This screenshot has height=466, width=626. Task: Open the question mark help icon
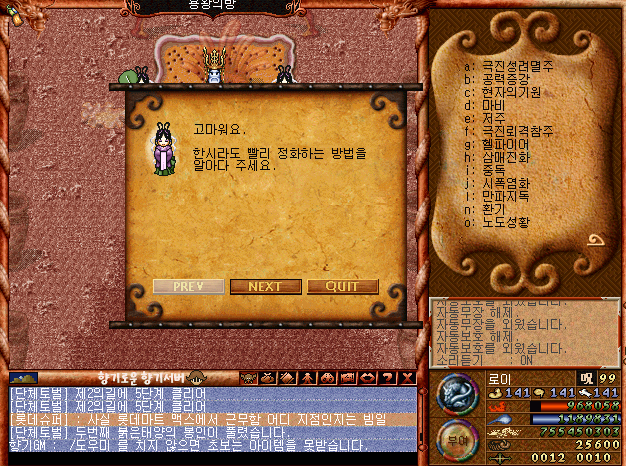point(388,377)
